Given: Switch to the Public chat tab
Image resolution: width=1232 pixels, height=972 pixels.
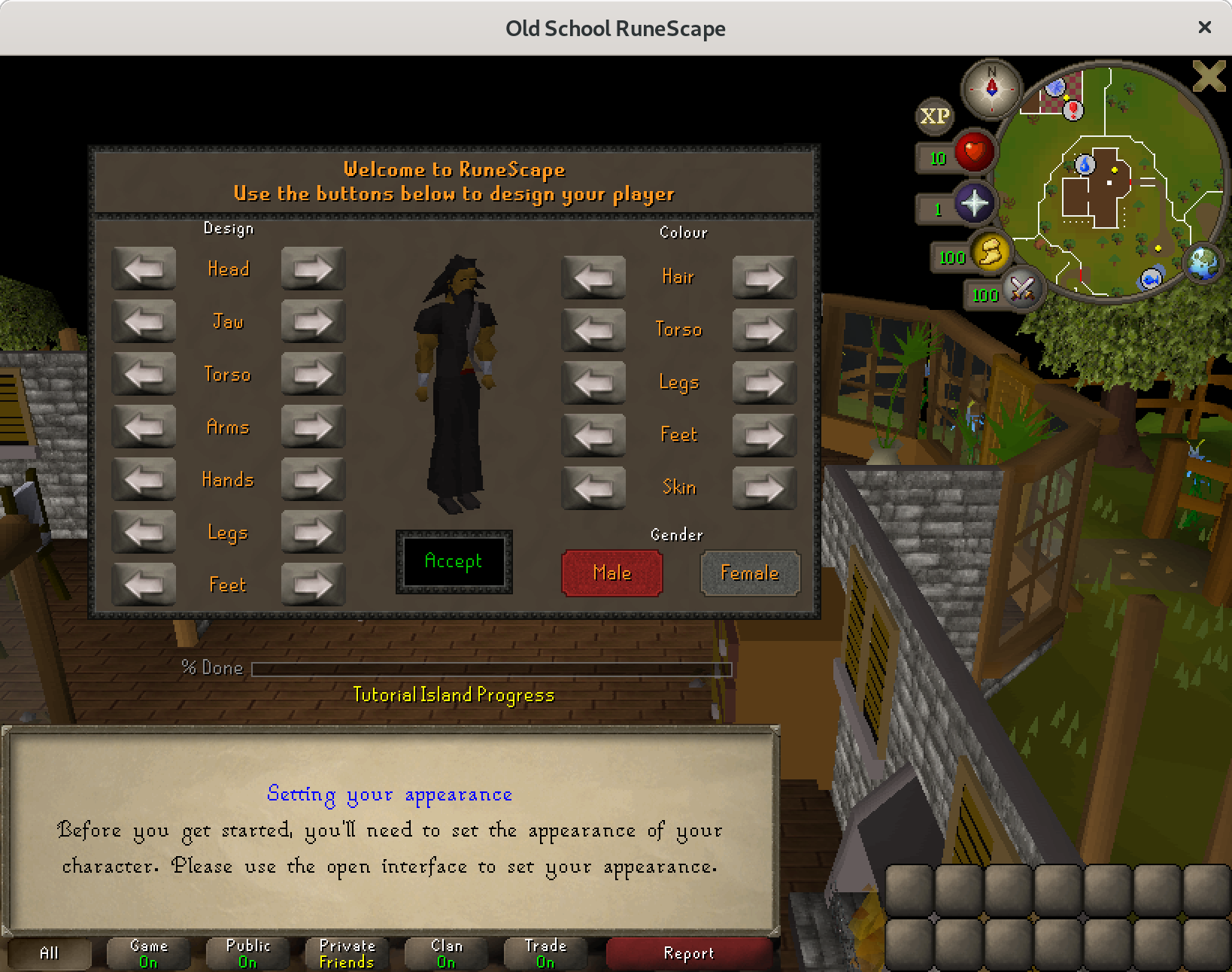Looking at the screenshot, I should 247,953.
